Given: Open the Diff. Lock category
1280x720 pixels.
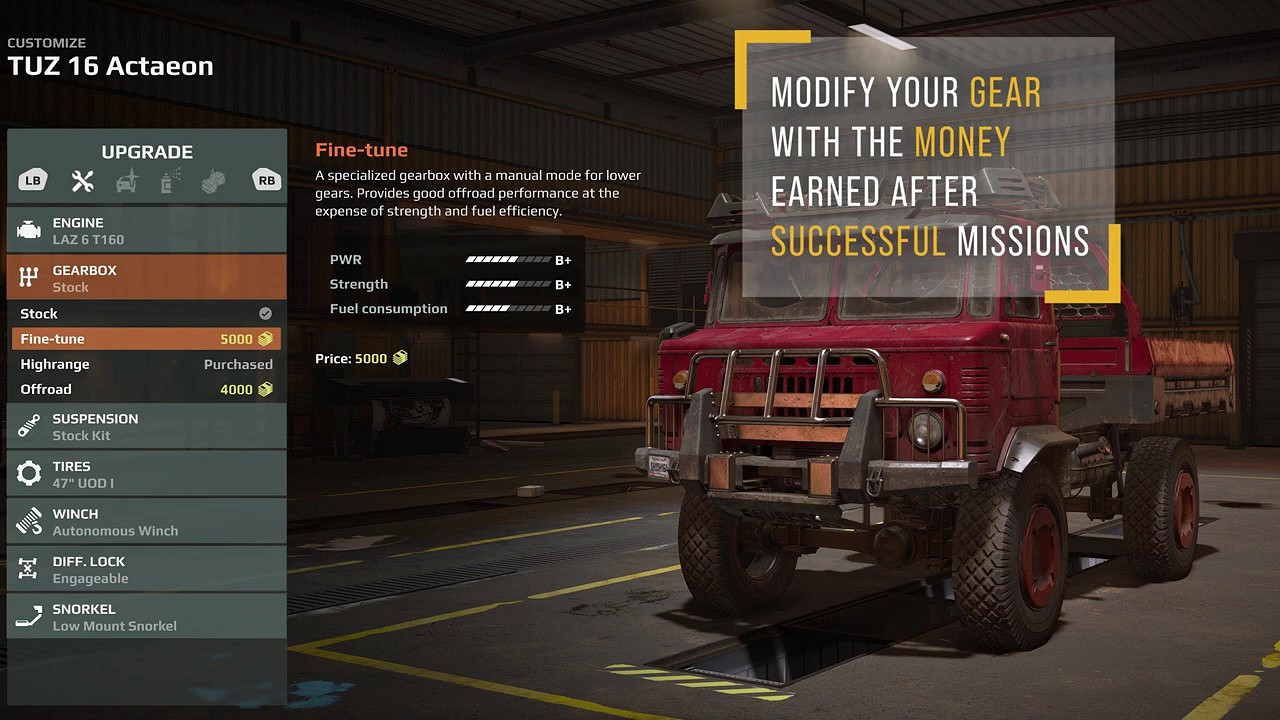Looking at the screenshot, I should pyautogui.click(x=146, y=569).
